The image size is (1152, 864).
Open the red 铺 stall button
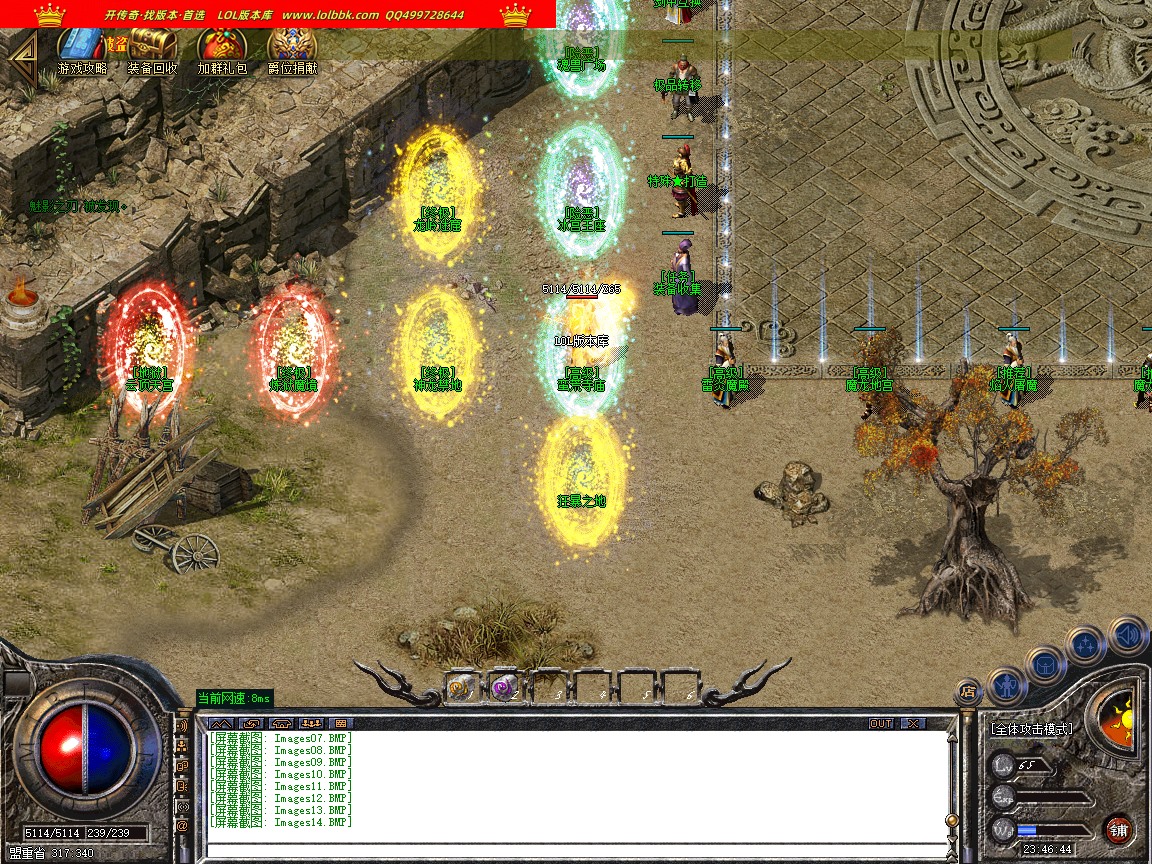(x=1118, y=829)
